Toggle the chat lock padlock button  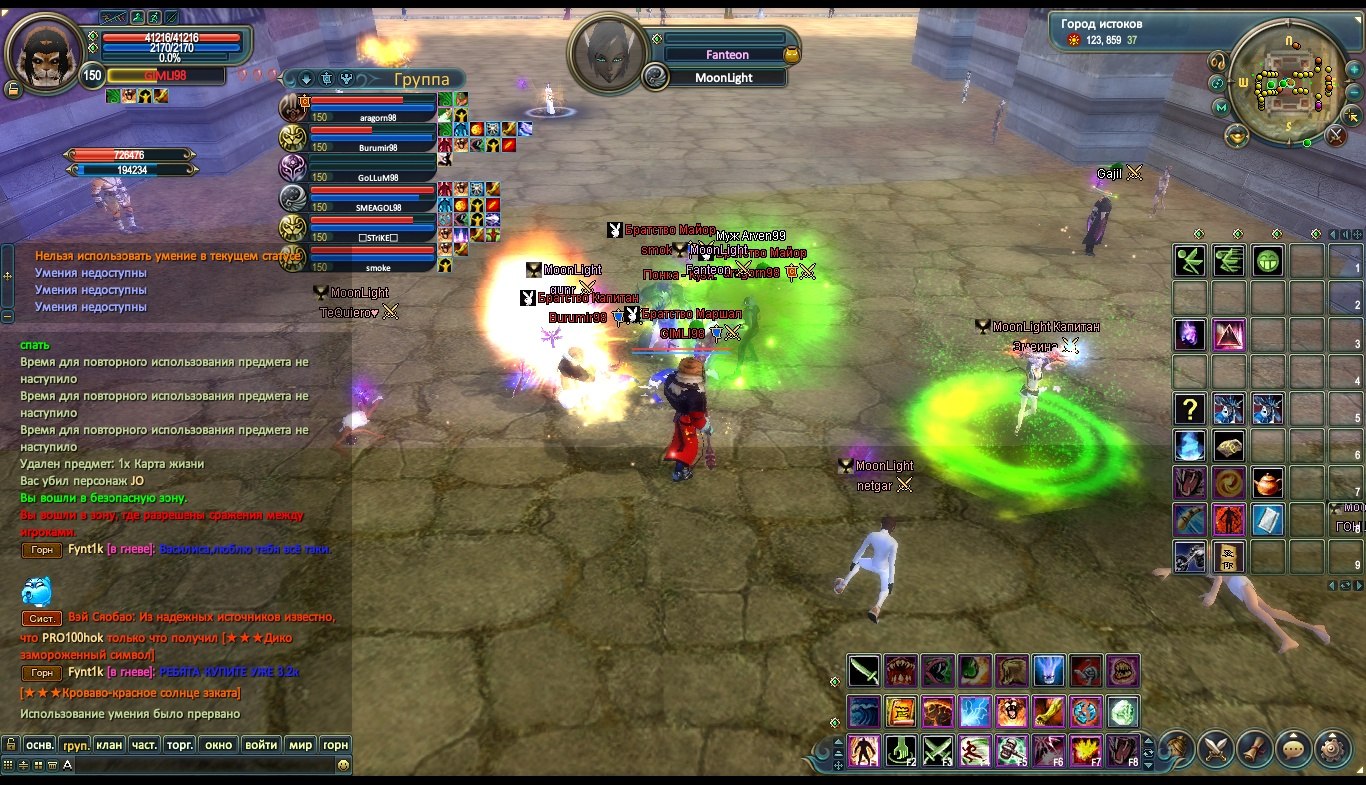[10, 745]
